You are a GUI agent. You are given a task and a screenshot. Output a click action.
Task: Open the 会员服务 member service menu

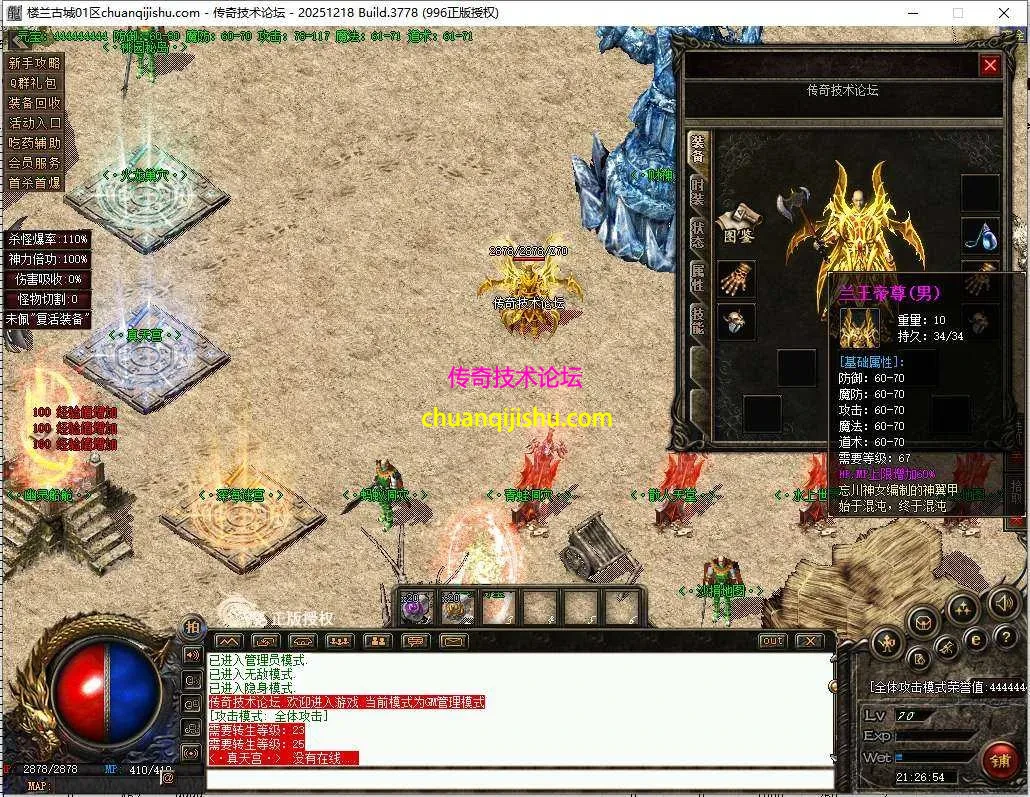click(35, 162)
